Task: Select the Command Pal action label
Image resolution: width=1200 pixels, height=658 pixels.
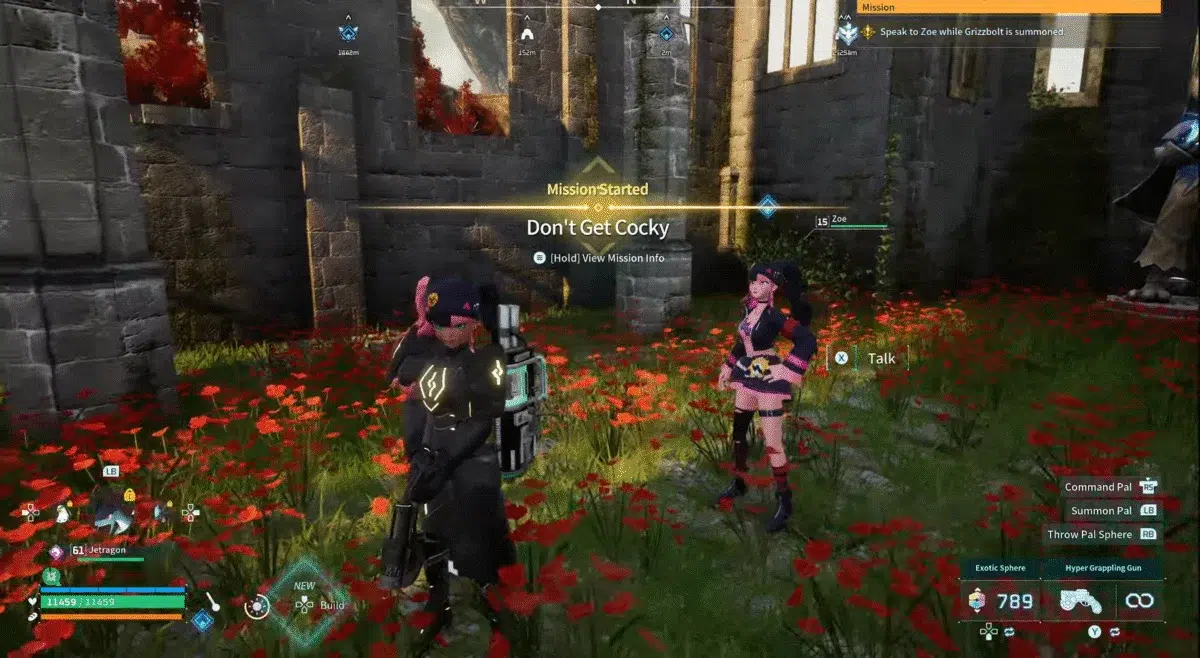Action: pos(1098,487)
